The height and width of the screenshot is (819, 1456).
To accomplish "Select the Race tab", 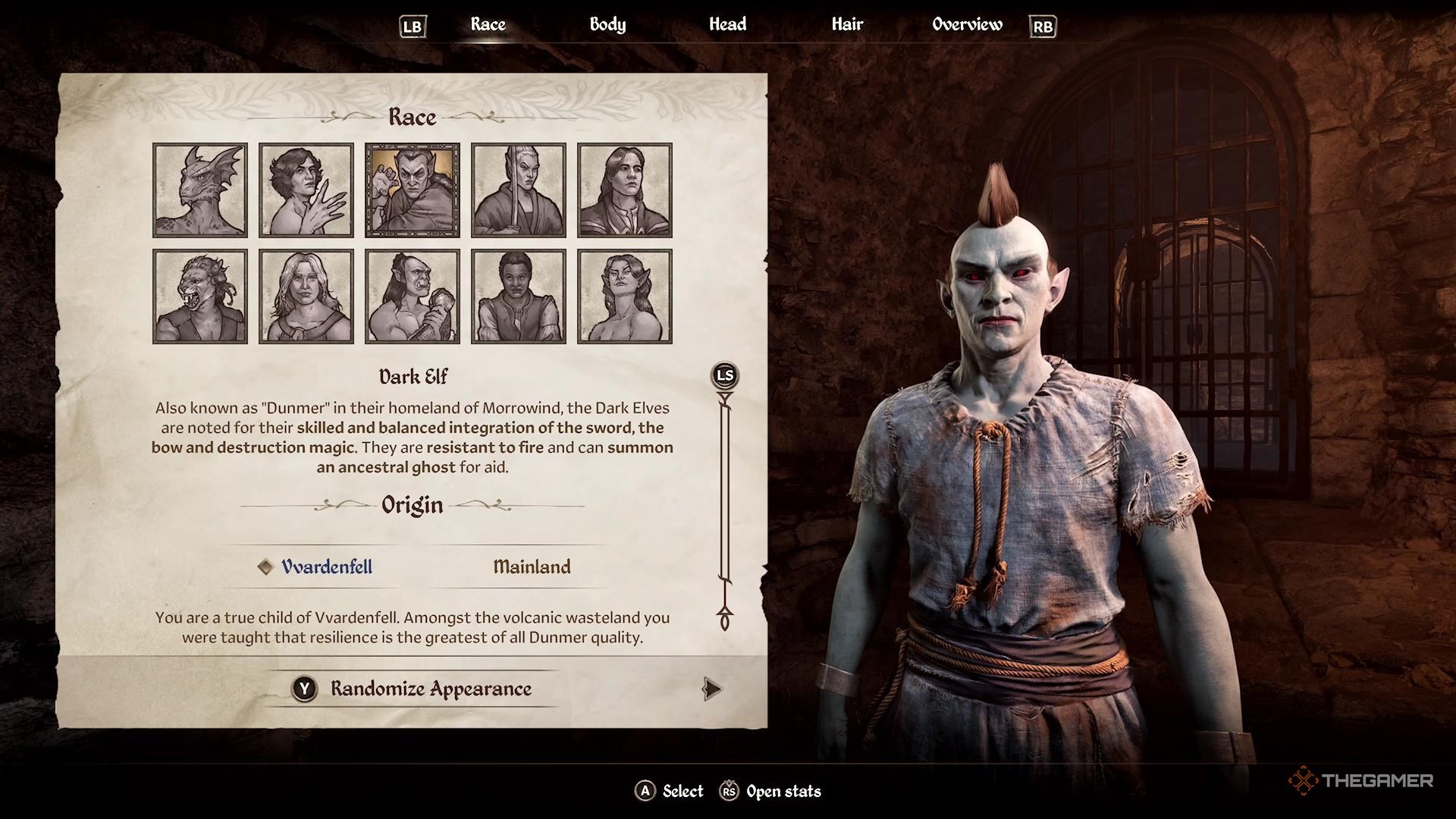I will click(x=488, y=24).
